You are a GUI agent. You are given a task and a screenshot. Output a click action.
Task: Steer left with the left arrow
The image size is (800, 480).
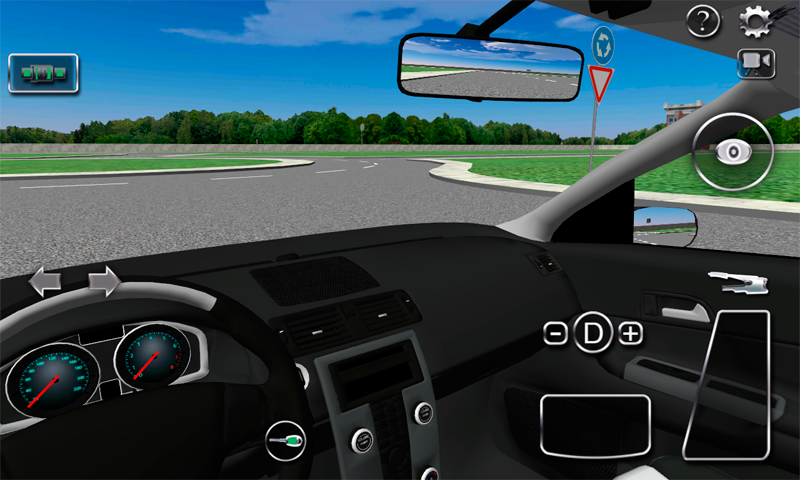45,282
